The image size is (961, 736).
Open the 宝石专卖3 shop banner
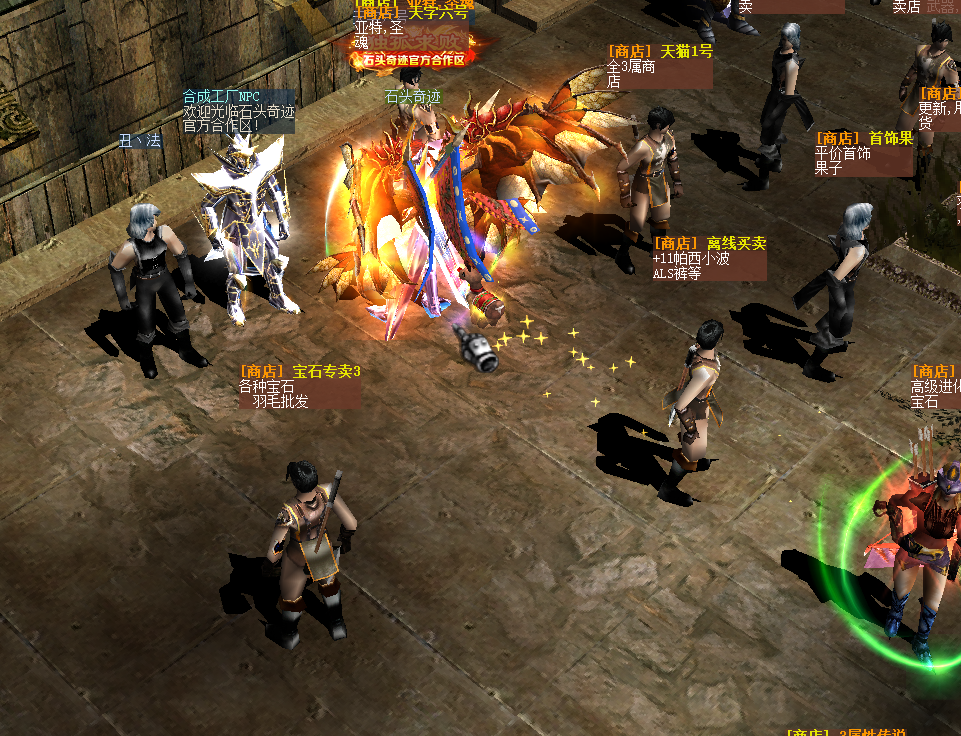coord(300,372)
